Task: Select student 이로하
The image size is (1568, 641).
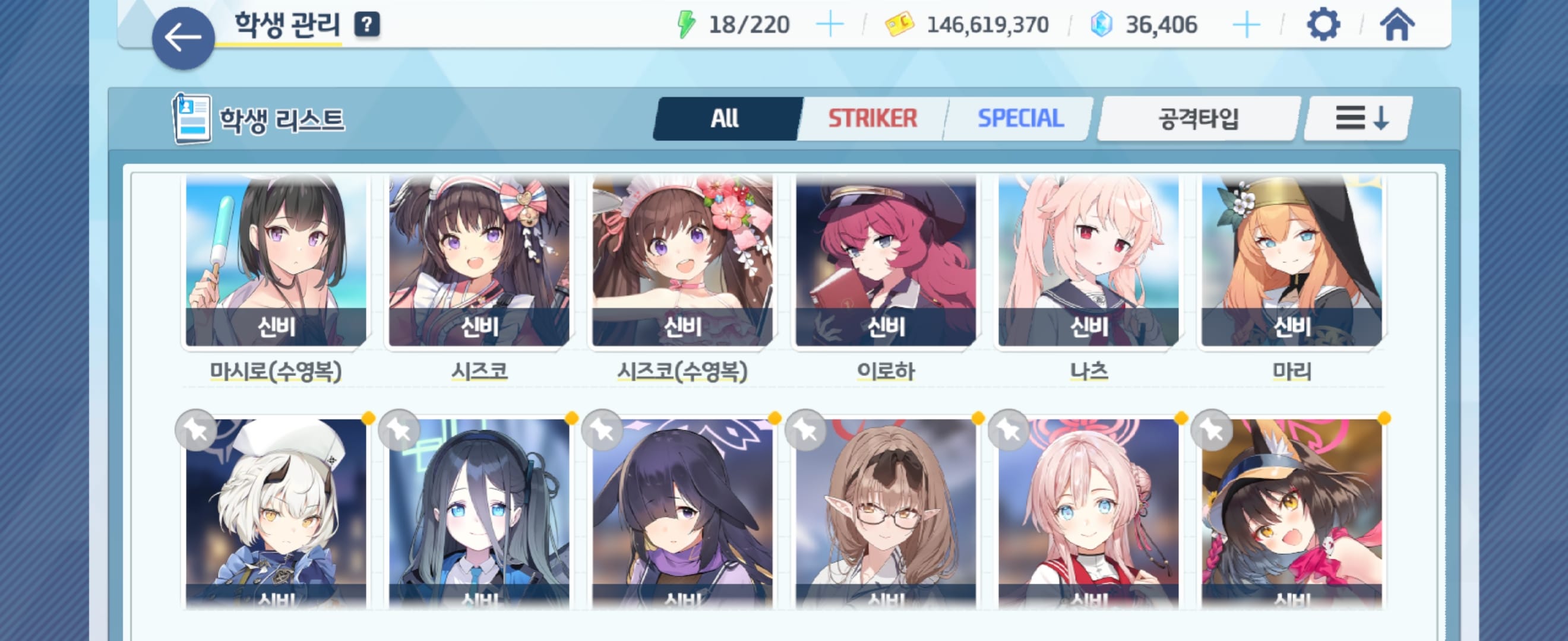Action: 886,262
